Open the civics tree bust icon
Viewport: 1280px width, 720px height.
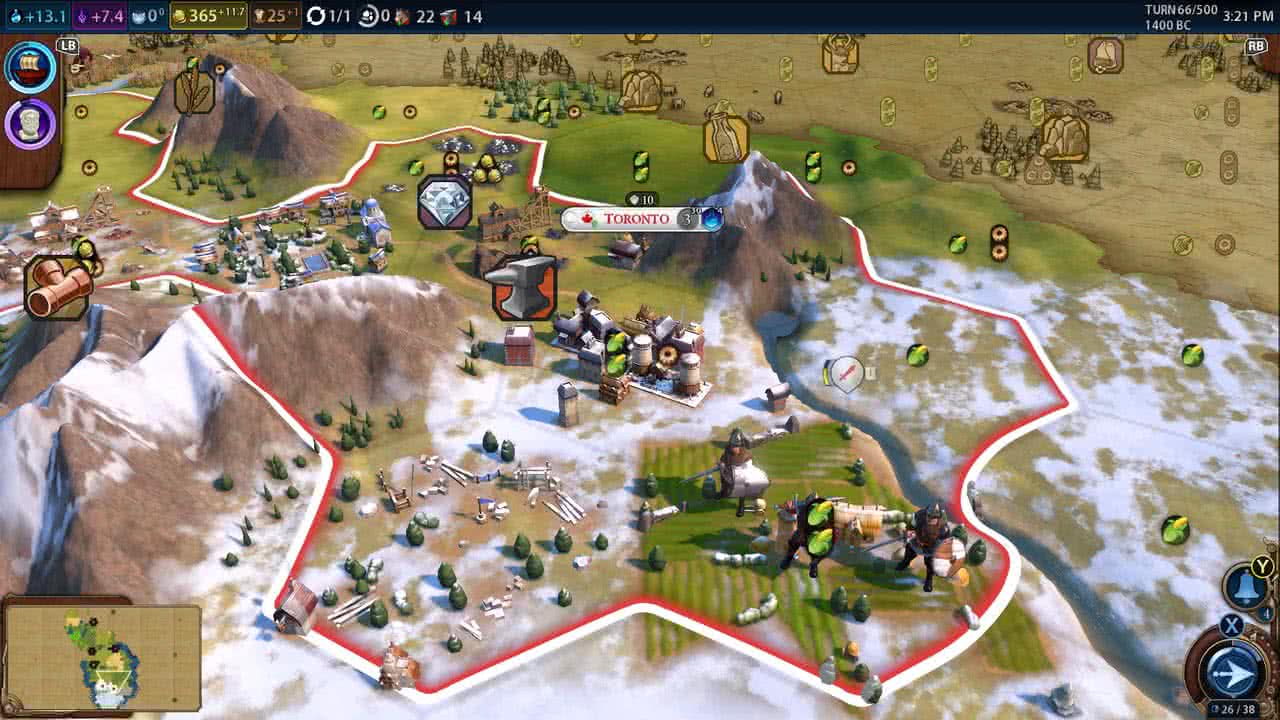pyautogui.click(x=30, y=125)
